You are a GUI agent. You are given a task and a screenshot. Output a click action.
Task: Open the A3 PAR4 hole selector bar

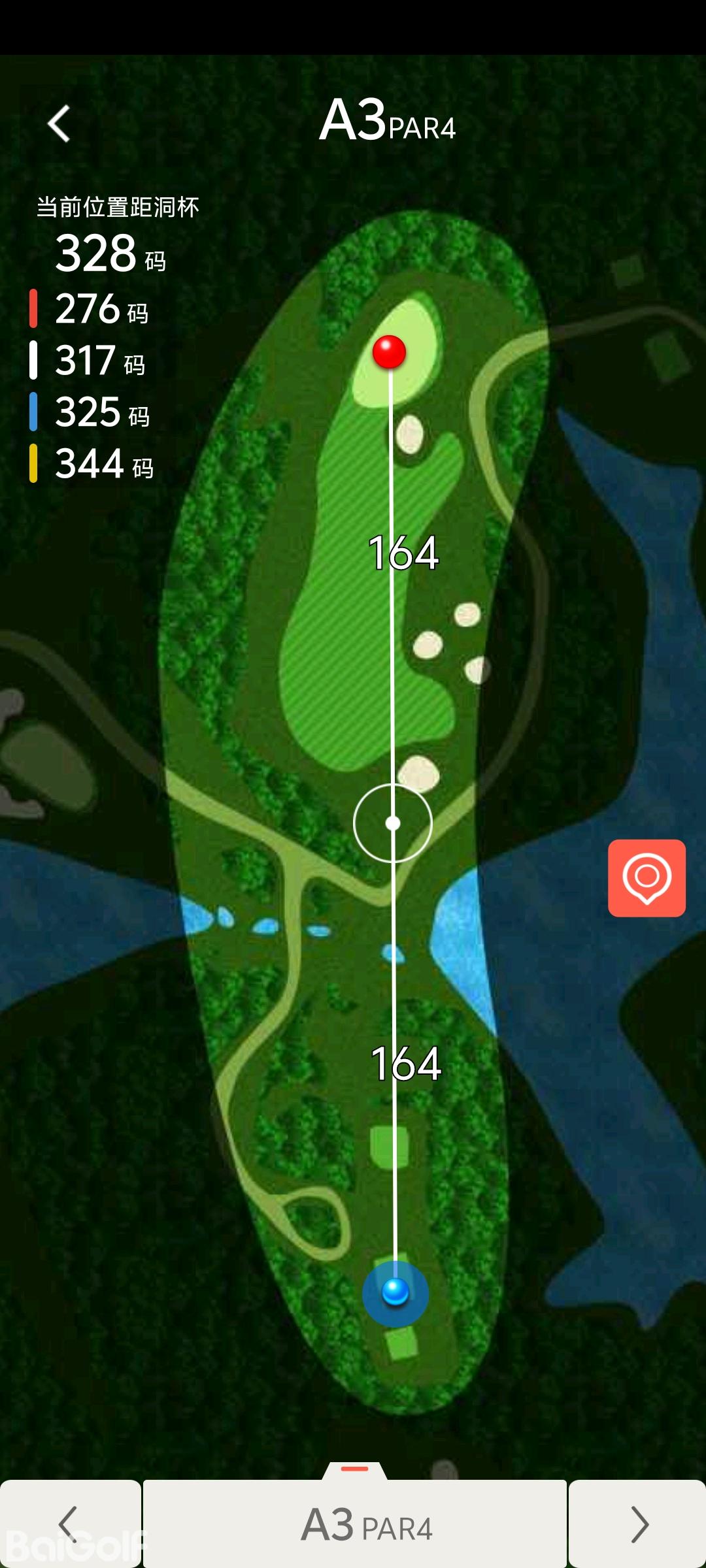pyautogui.click(x=355, y=1524)
